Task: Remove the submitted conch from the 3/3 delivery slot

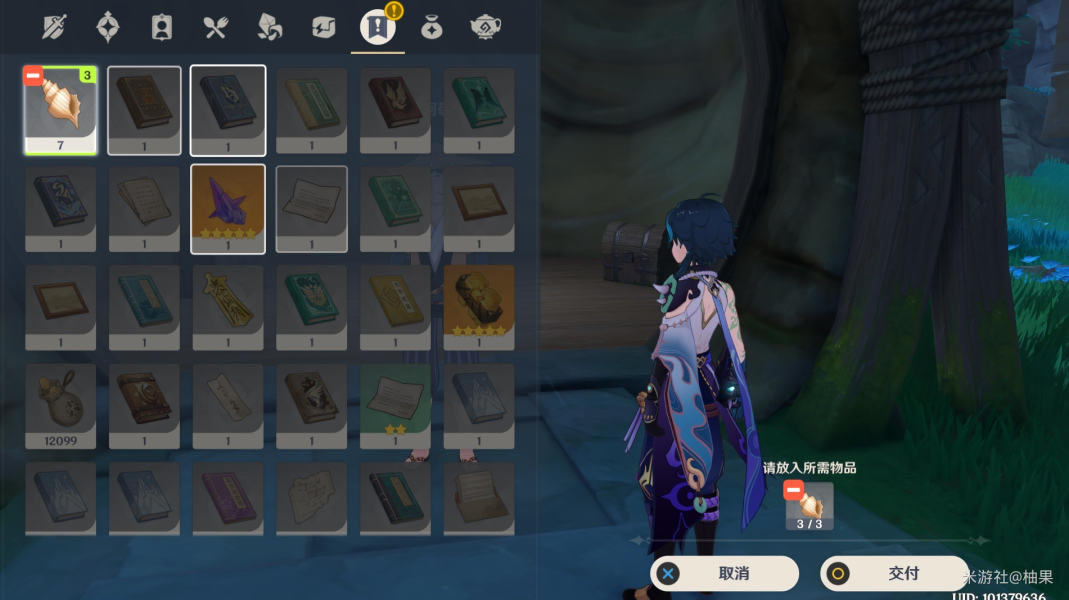Action: tap(794, 491)
